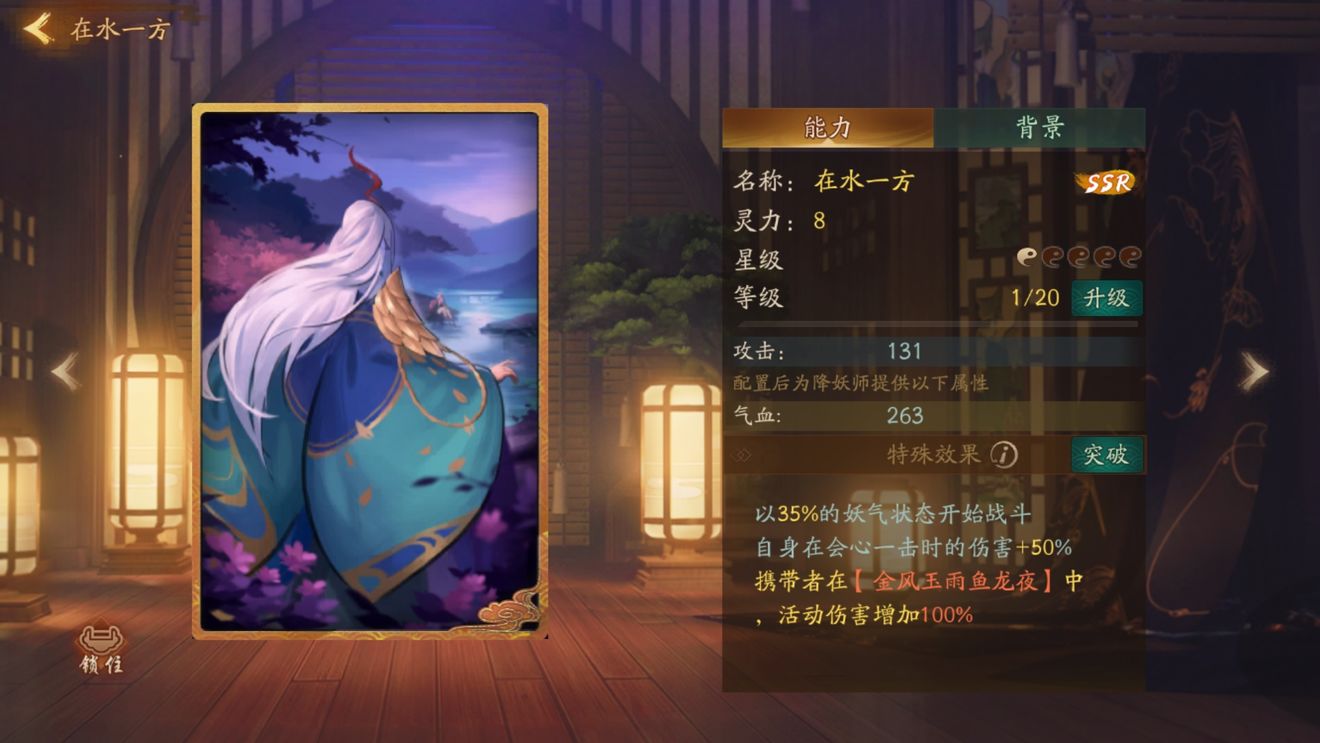Click the right arrow to view next card
The image size is (1320, 743).
(1253, 371)
